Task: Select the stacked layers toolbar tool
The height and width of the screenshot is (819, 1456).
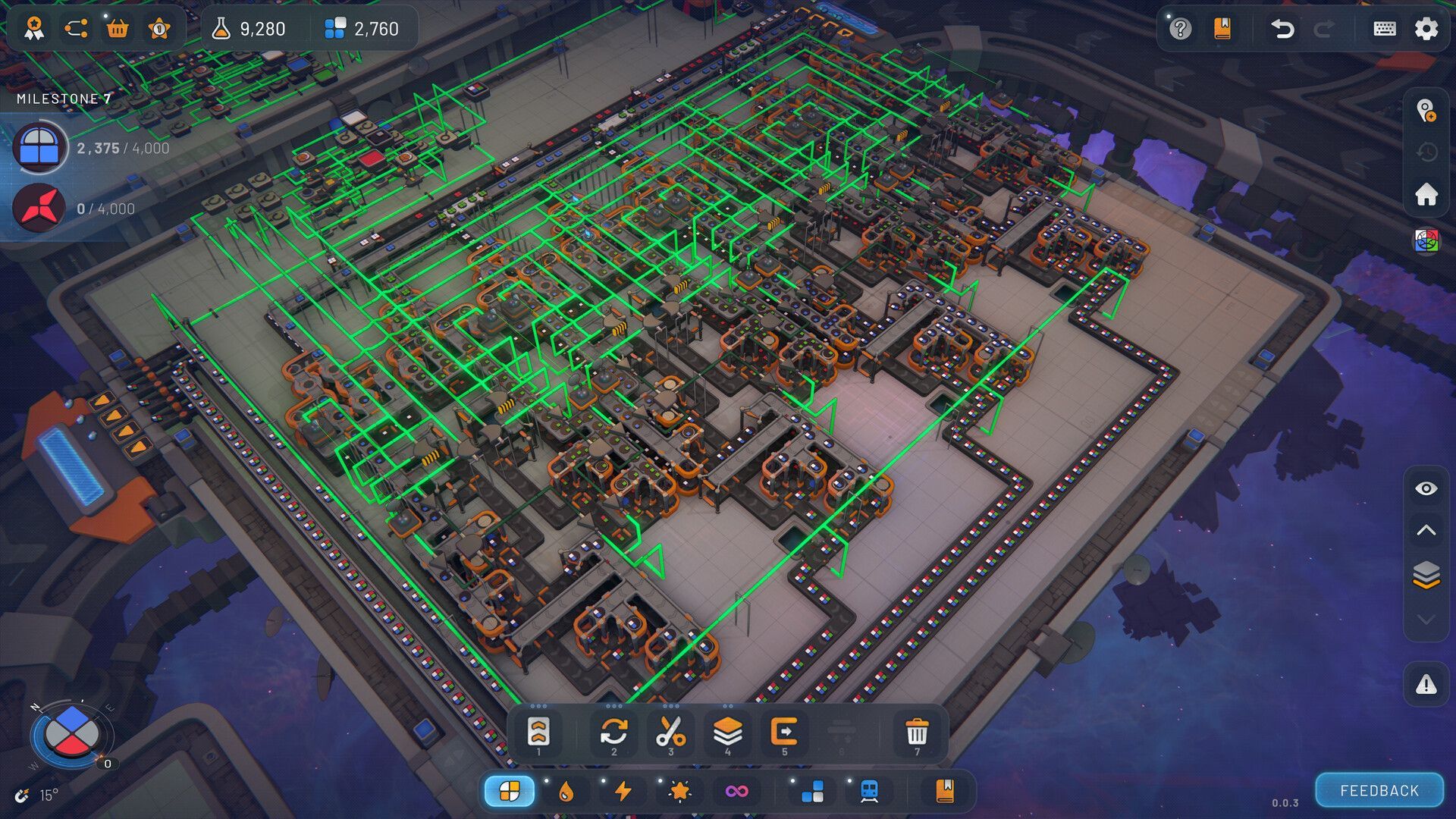Action: (x=727, y=733)
